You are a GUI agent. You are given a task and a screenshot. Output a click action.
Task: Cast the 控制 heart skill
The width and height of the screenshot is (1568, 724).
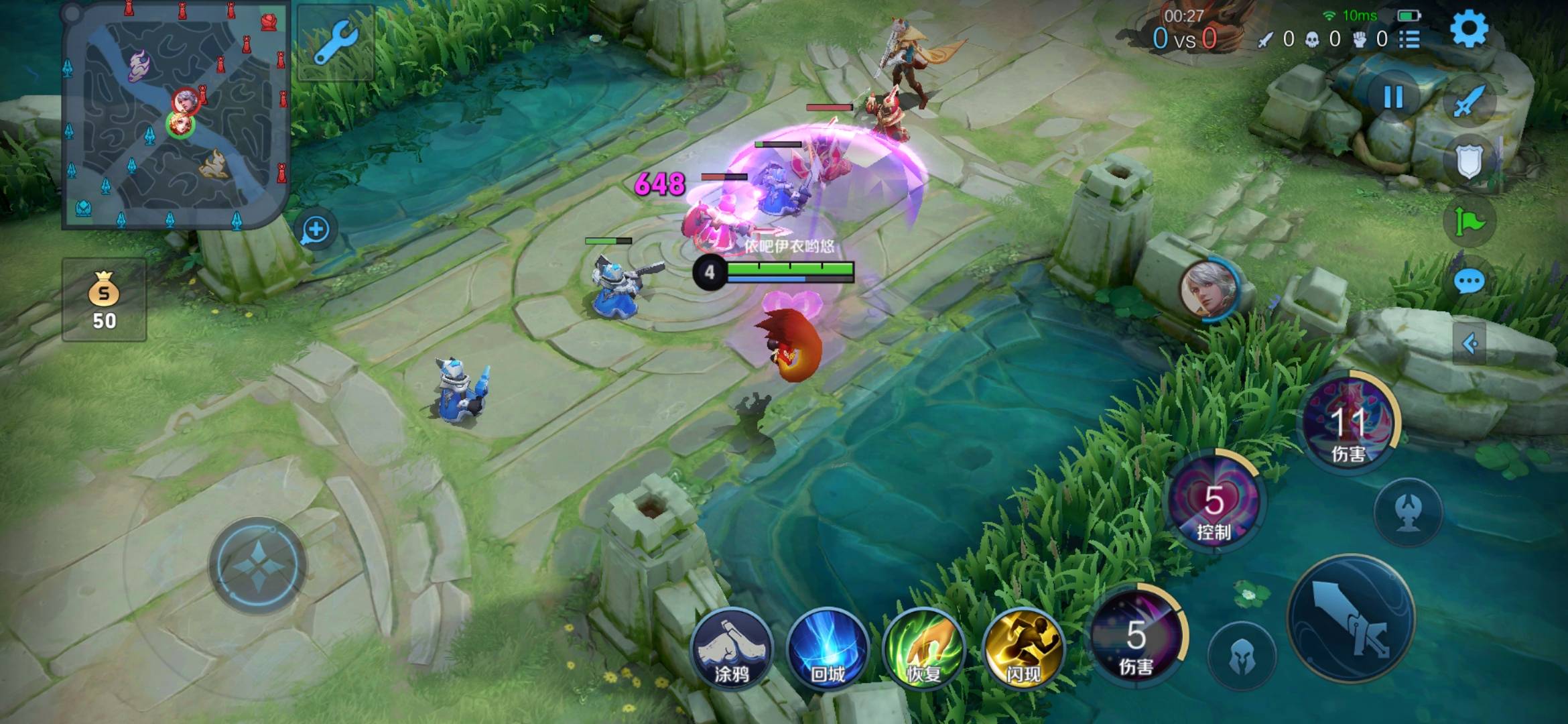(x=1214, y=503)
